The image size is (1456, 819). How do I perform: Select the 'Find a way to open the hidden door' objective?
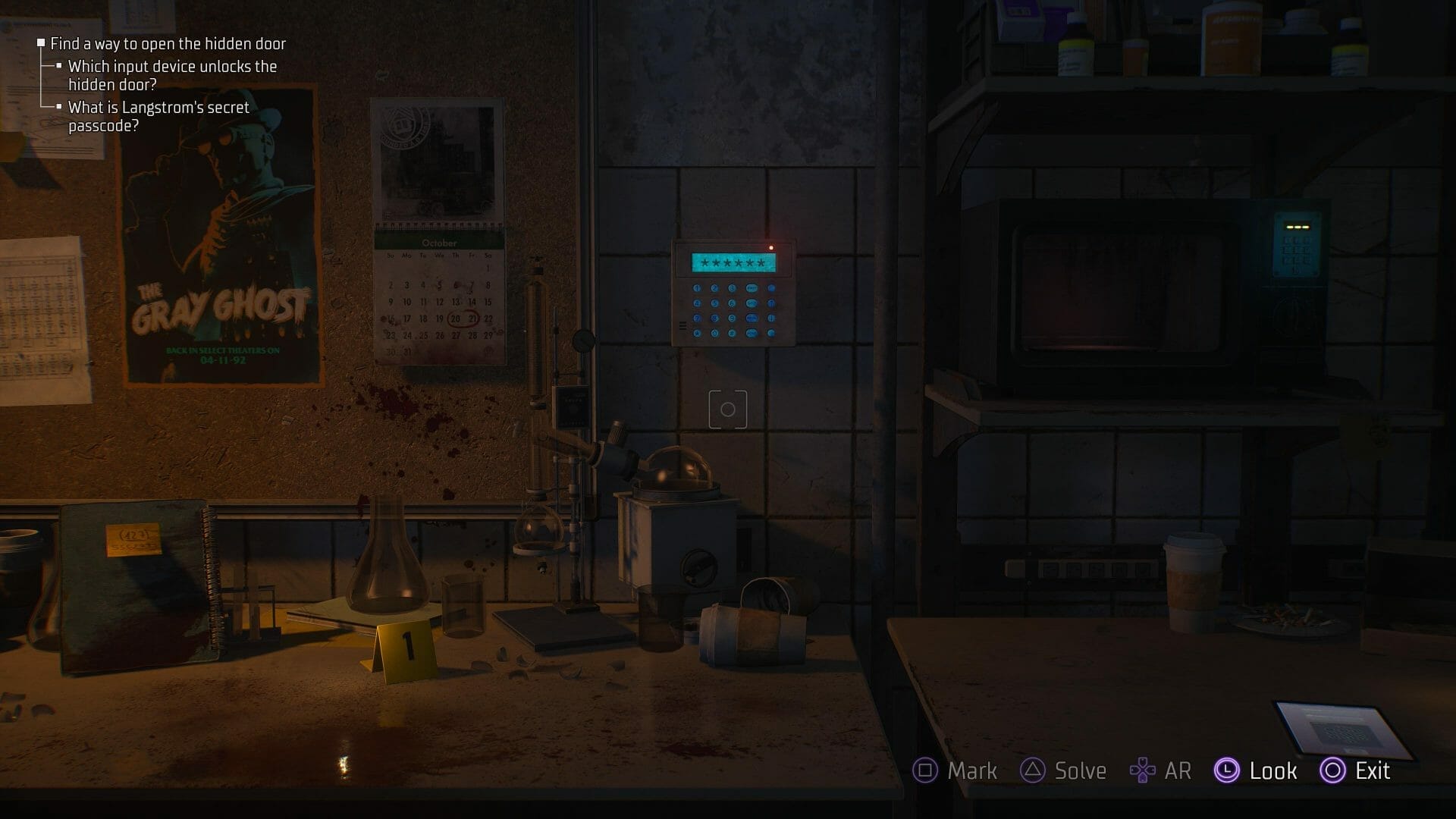168,44
